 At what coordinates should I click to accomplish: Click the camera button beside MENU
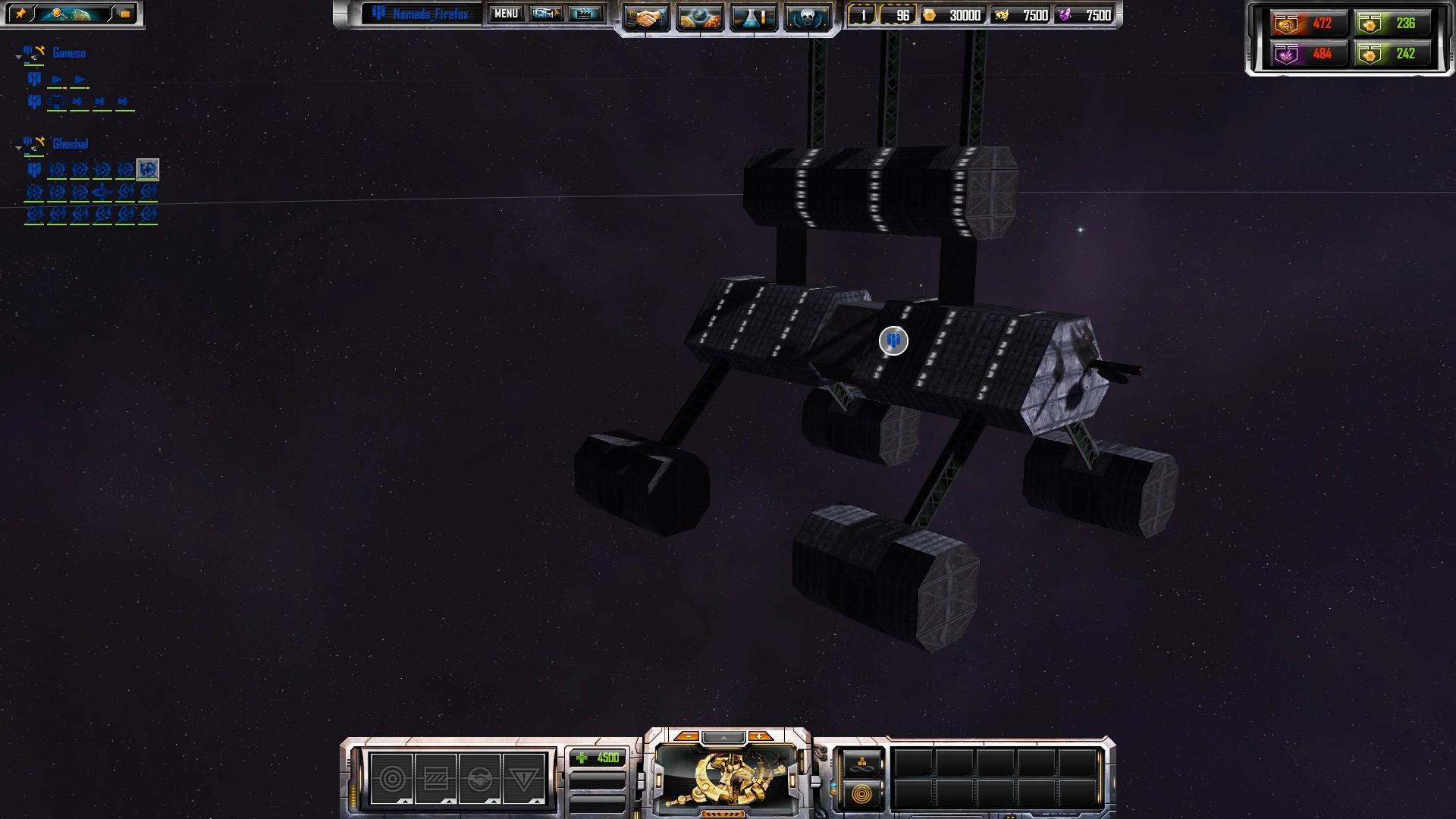pyautogui.click(x=545, y=14)
